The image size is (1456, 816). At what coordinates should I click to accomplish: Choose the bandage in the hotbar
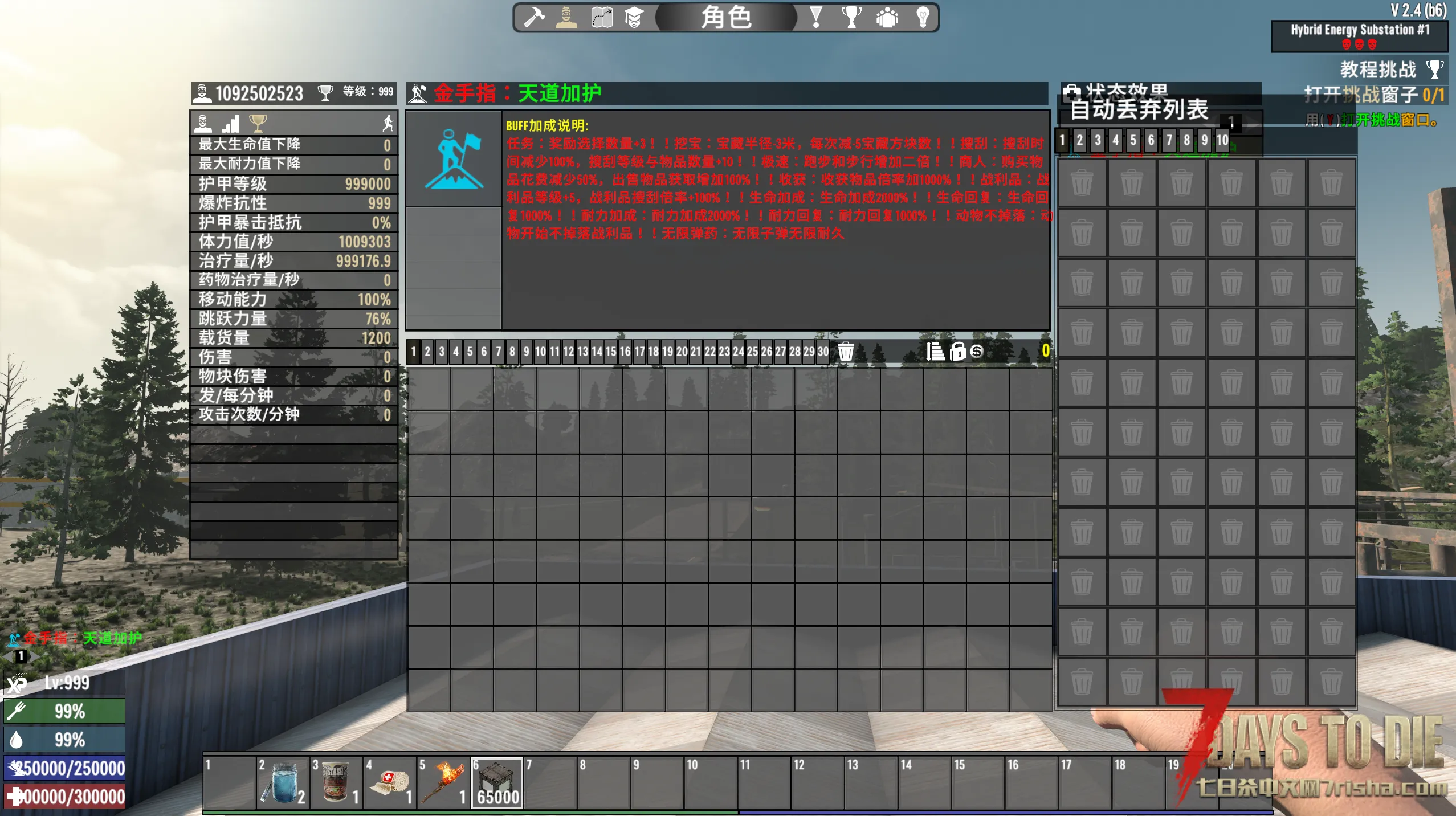click(x=390, y=783)
